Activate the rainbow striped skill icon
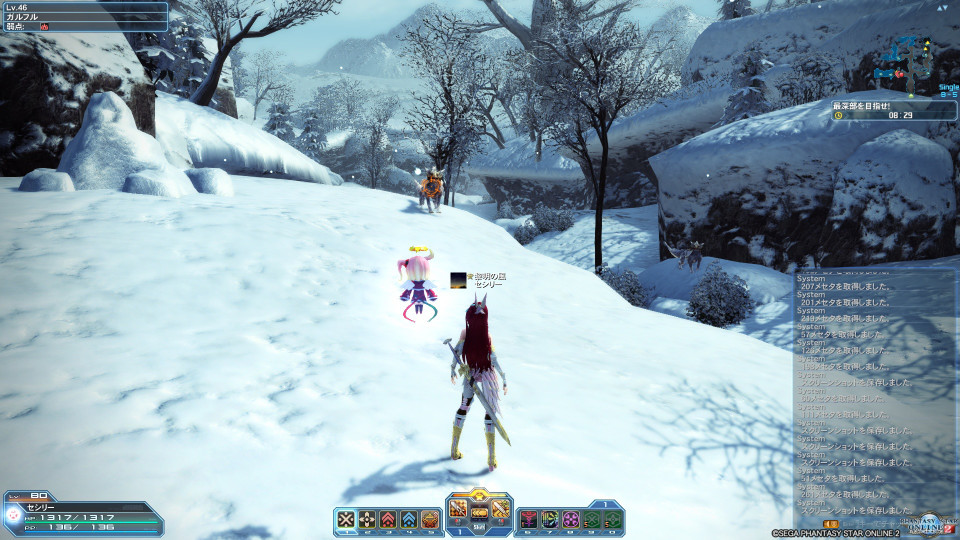Image resolution: width=960 pixels, height=540 pixels. coord(549,519)
